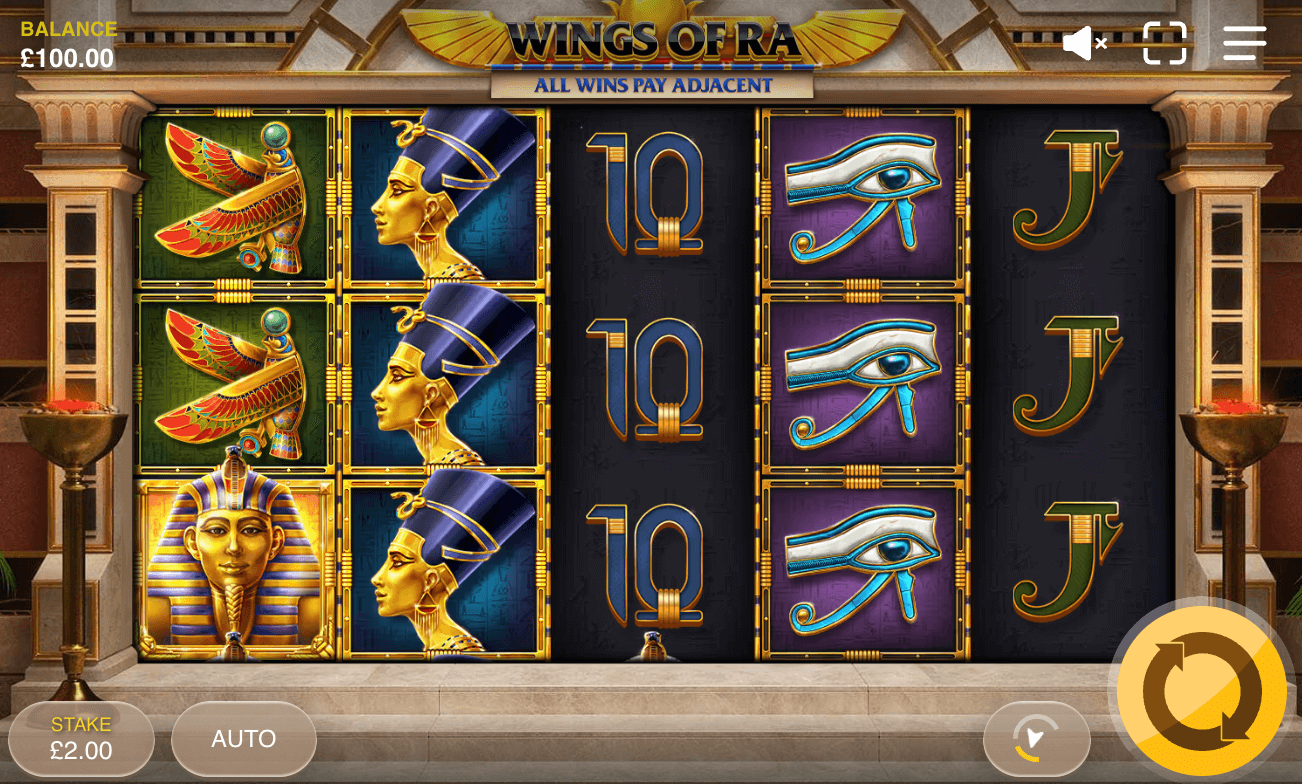This screenshot has height=784, width=1302.
Task: Open the game menu with the hamburger icon
Action: point(1243,42)
